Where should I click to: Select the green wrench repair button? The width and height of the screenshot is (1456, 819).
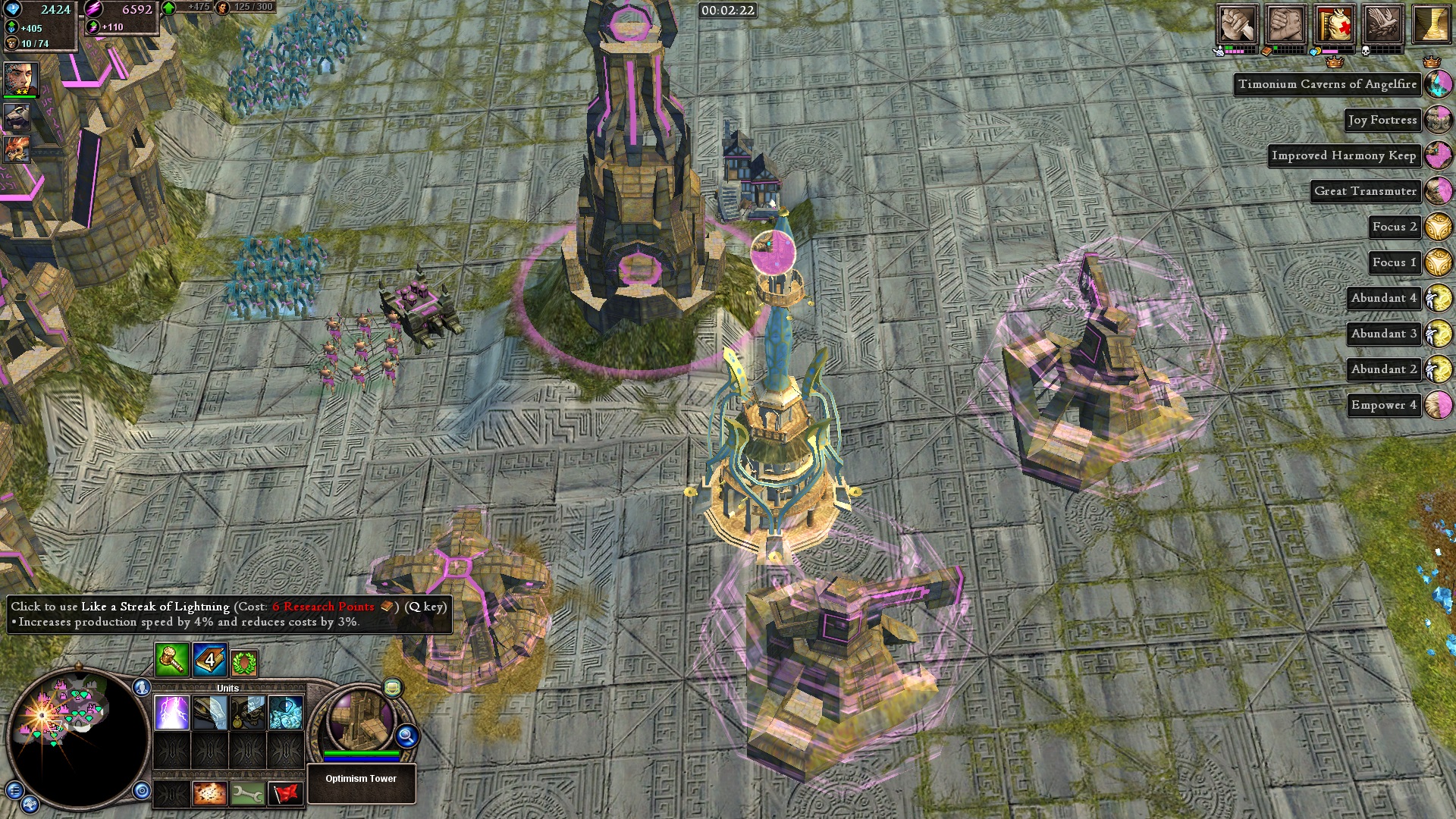248,793
